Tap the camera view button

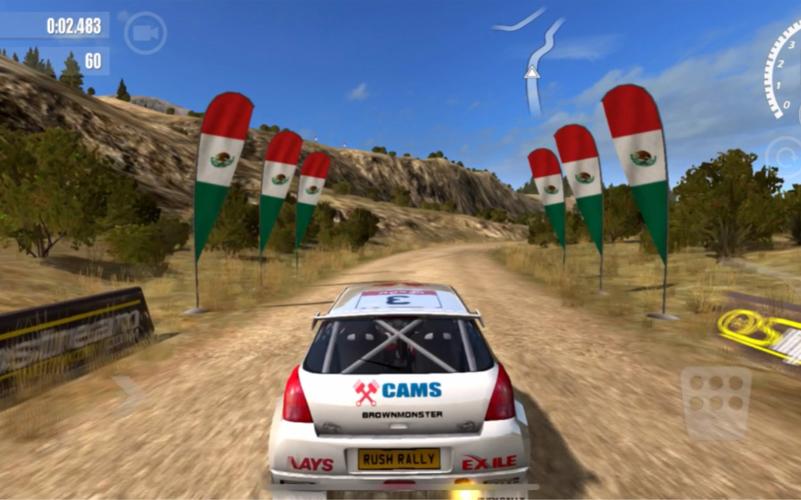click(145, 33)
